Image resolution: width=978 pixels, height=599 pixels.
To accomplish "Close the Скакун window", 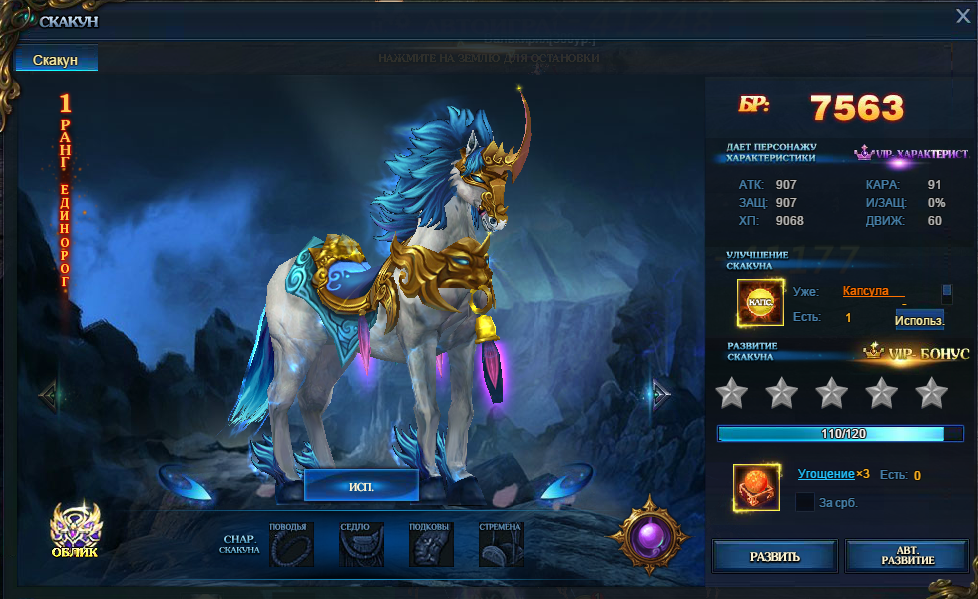I will (962, 15).
